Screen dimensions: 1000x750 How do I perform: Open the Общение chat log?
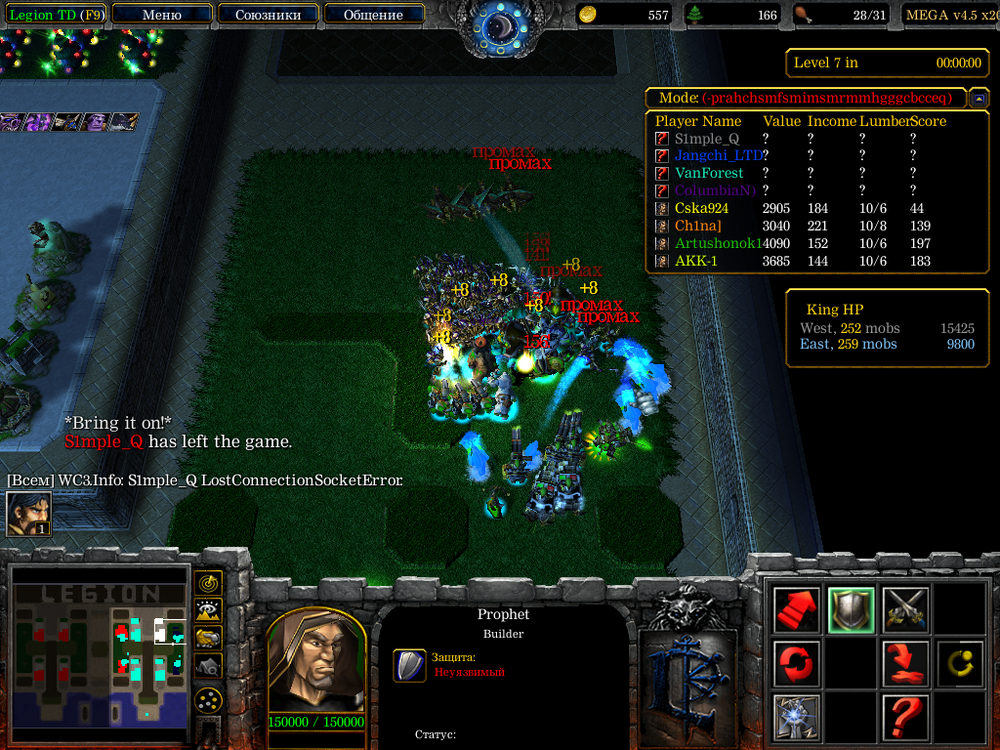[x=373, y=15]
